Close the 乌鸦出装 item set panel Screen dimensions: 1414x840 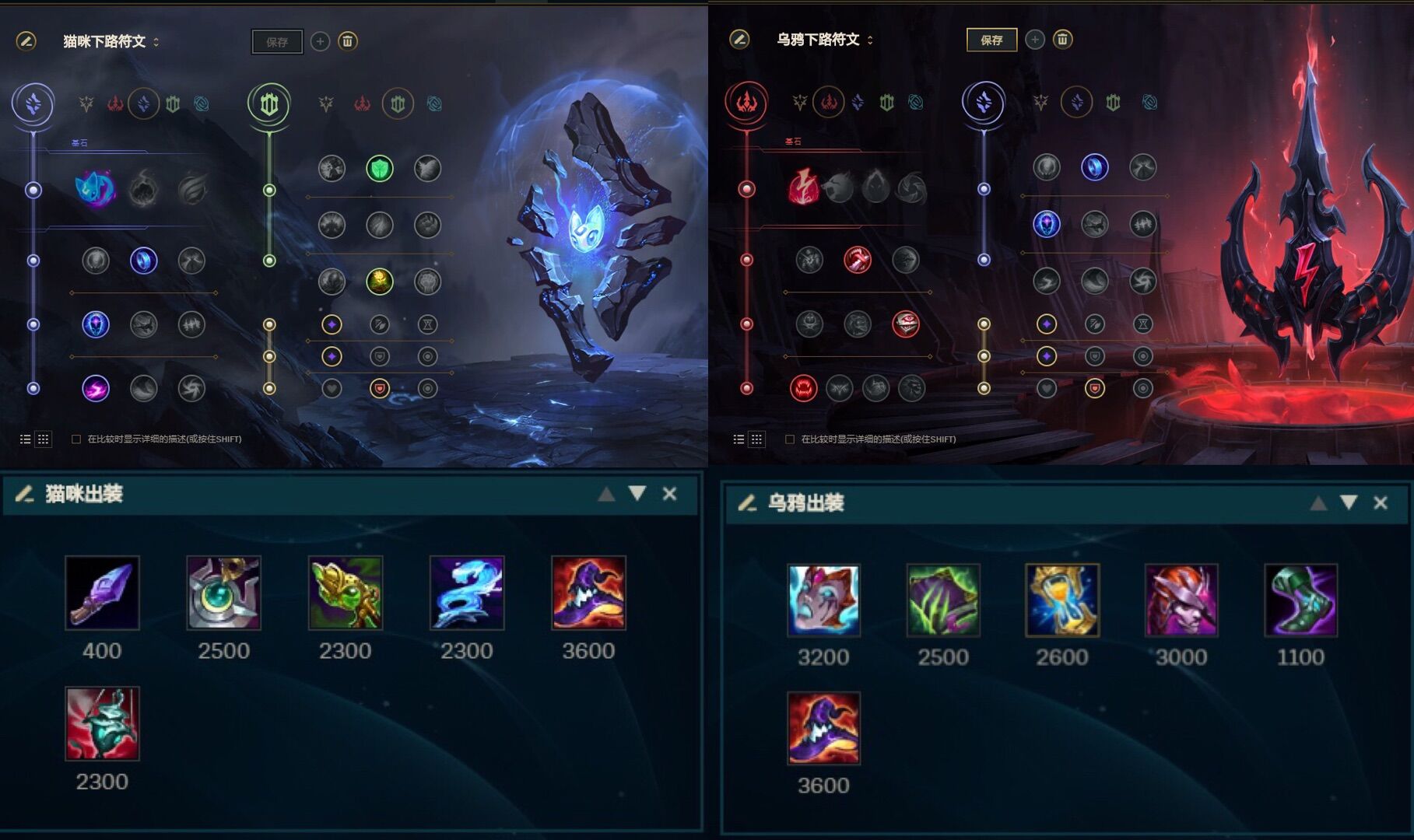(x=1381, y=503)
